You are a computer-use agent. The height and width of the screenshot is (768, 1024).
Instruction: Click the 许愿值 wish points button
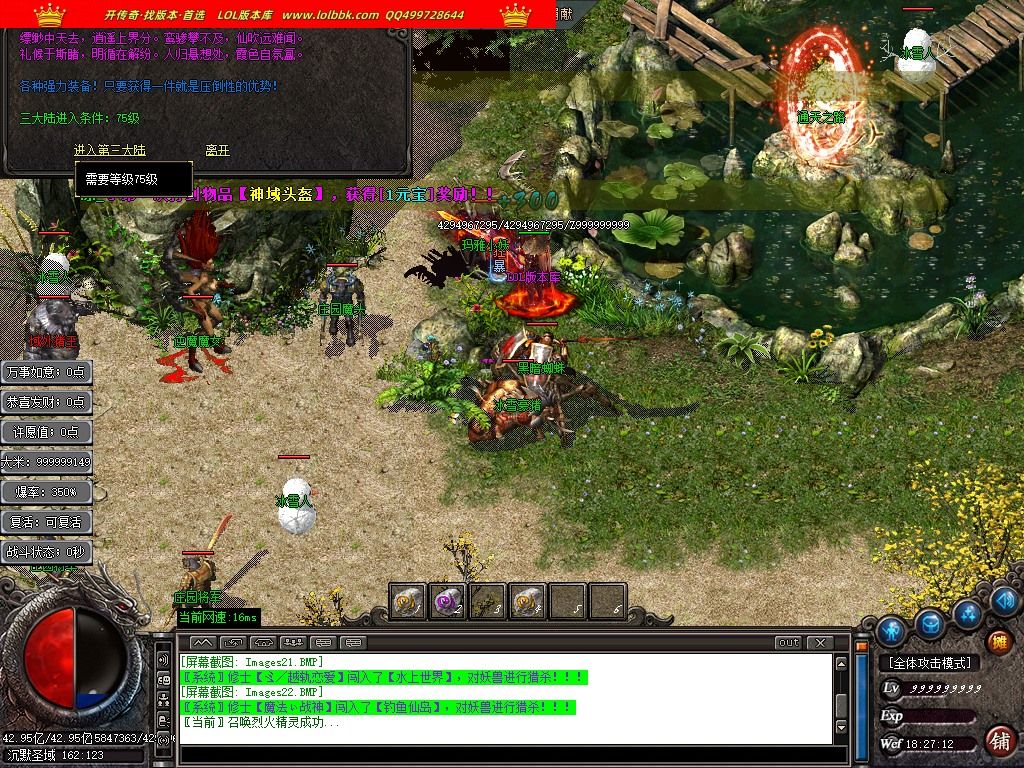click(47, 432)
